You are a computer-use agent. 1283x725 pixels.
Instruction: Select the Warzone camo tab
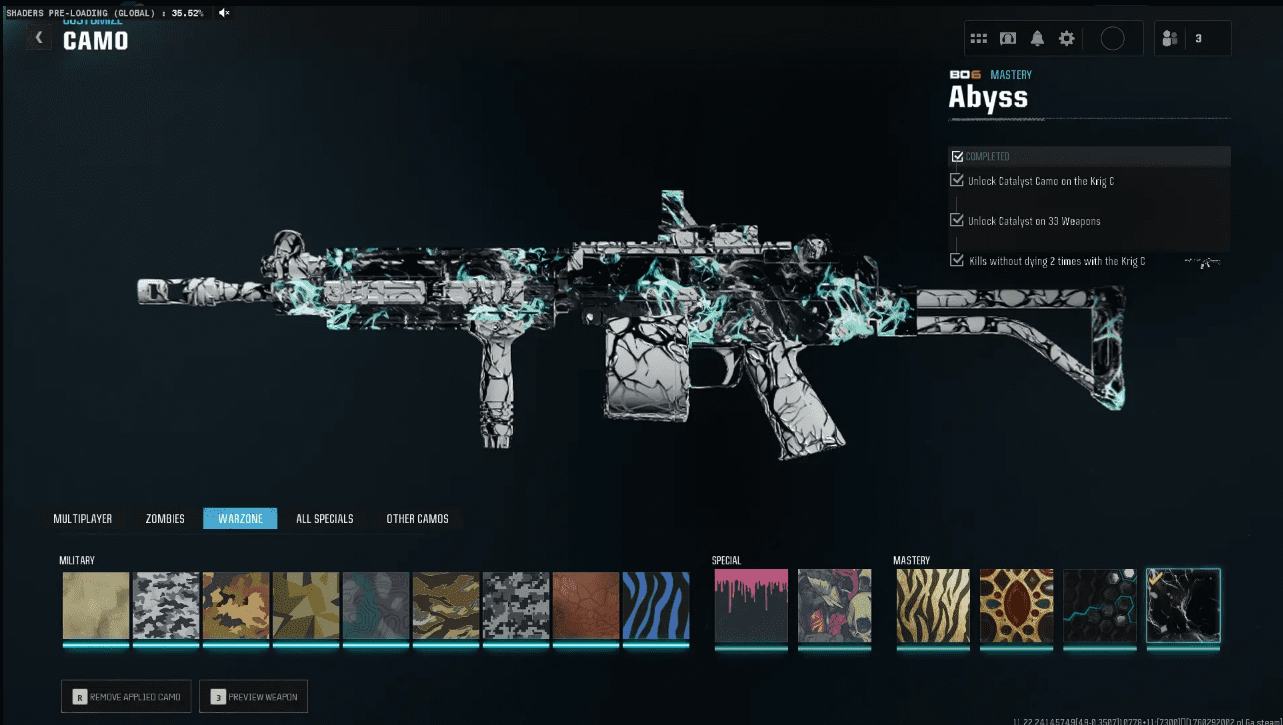[x=240, y=519]
